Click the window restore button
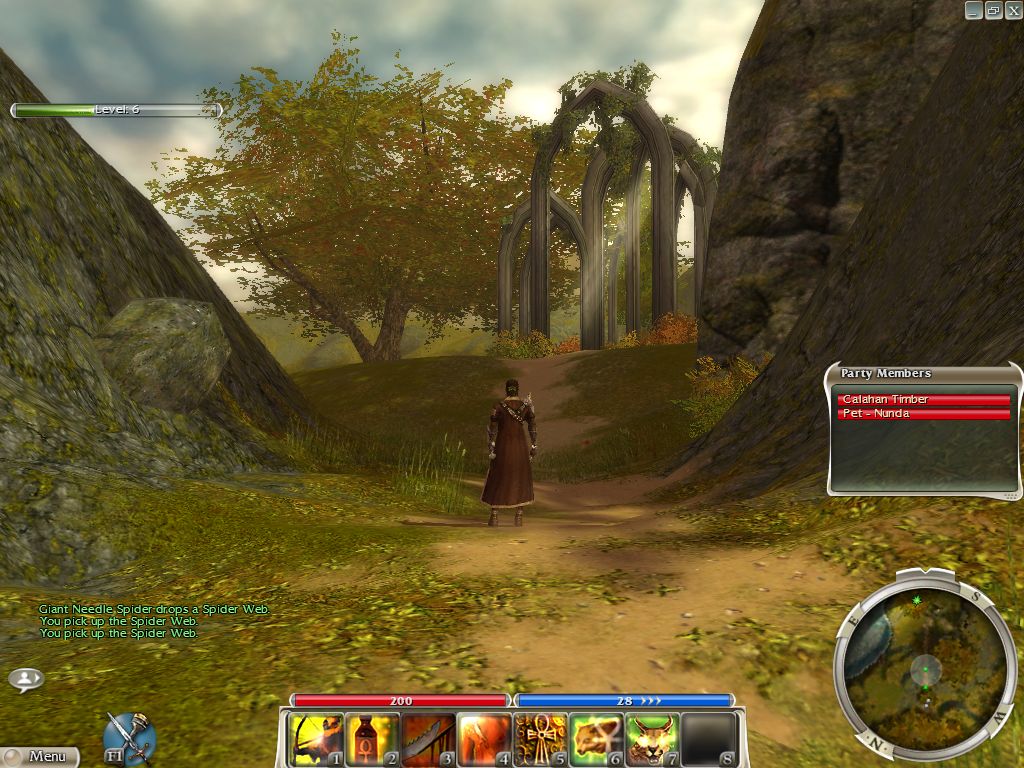 [993, 10]
